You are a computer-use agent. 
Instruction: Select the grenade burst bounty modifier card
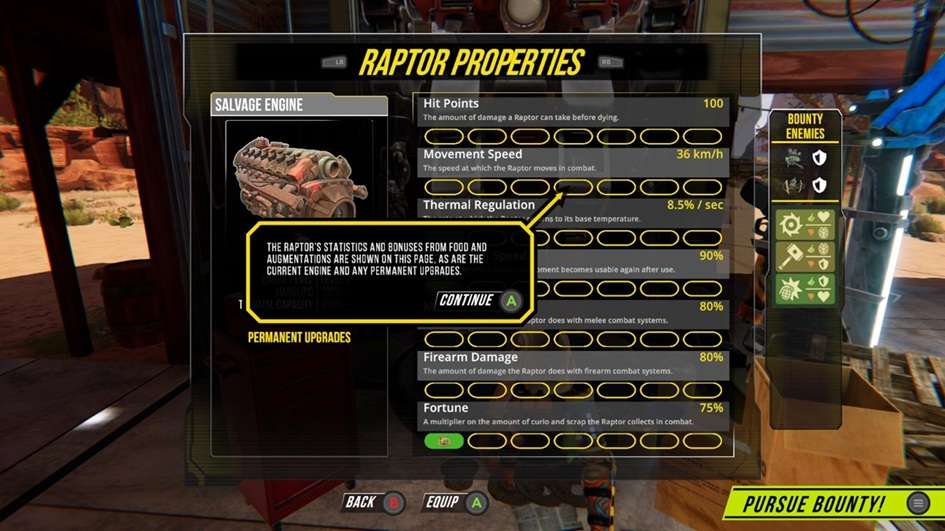[805, 289]
